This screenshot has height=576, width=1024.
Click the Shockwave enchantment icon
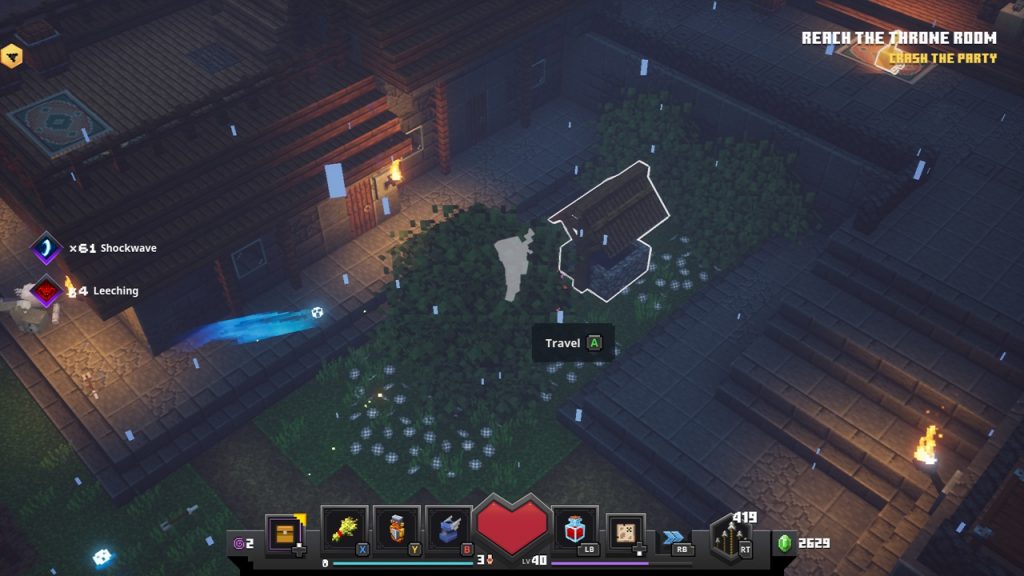[x=46, y=248]
